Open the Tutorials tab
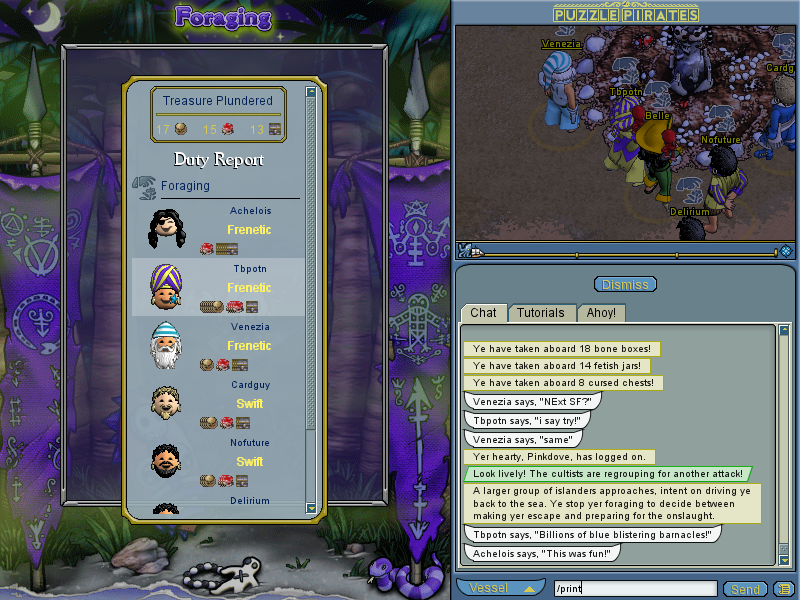 (540, 313)
